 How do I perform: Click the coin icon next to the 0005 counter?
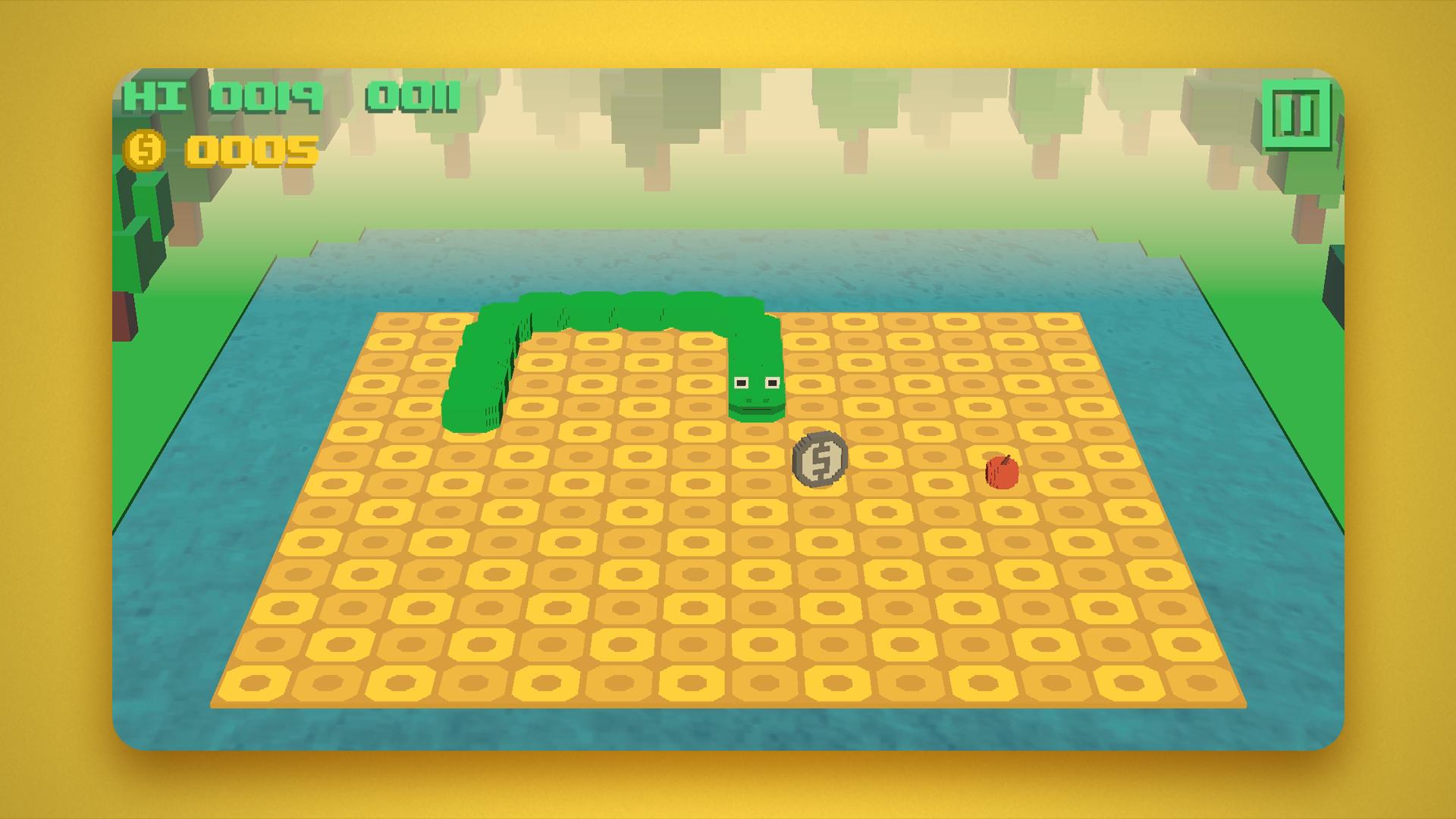point(146,149)
